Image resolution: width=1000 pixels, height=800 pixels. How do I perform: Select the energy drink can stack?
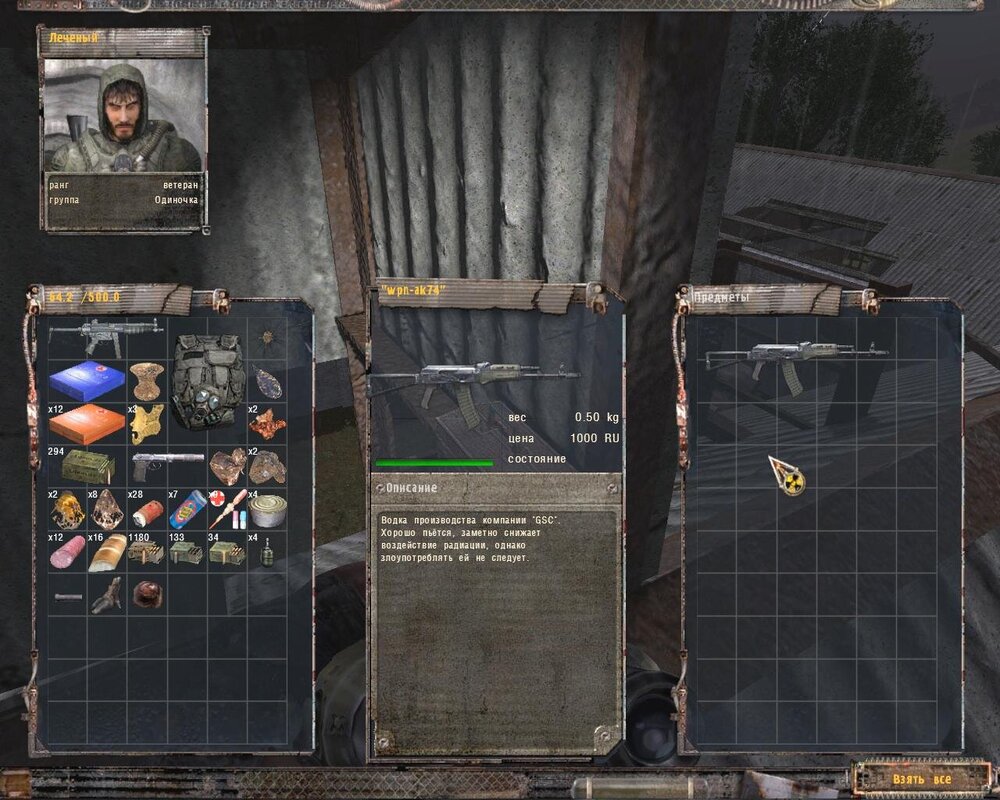[187, 510]
